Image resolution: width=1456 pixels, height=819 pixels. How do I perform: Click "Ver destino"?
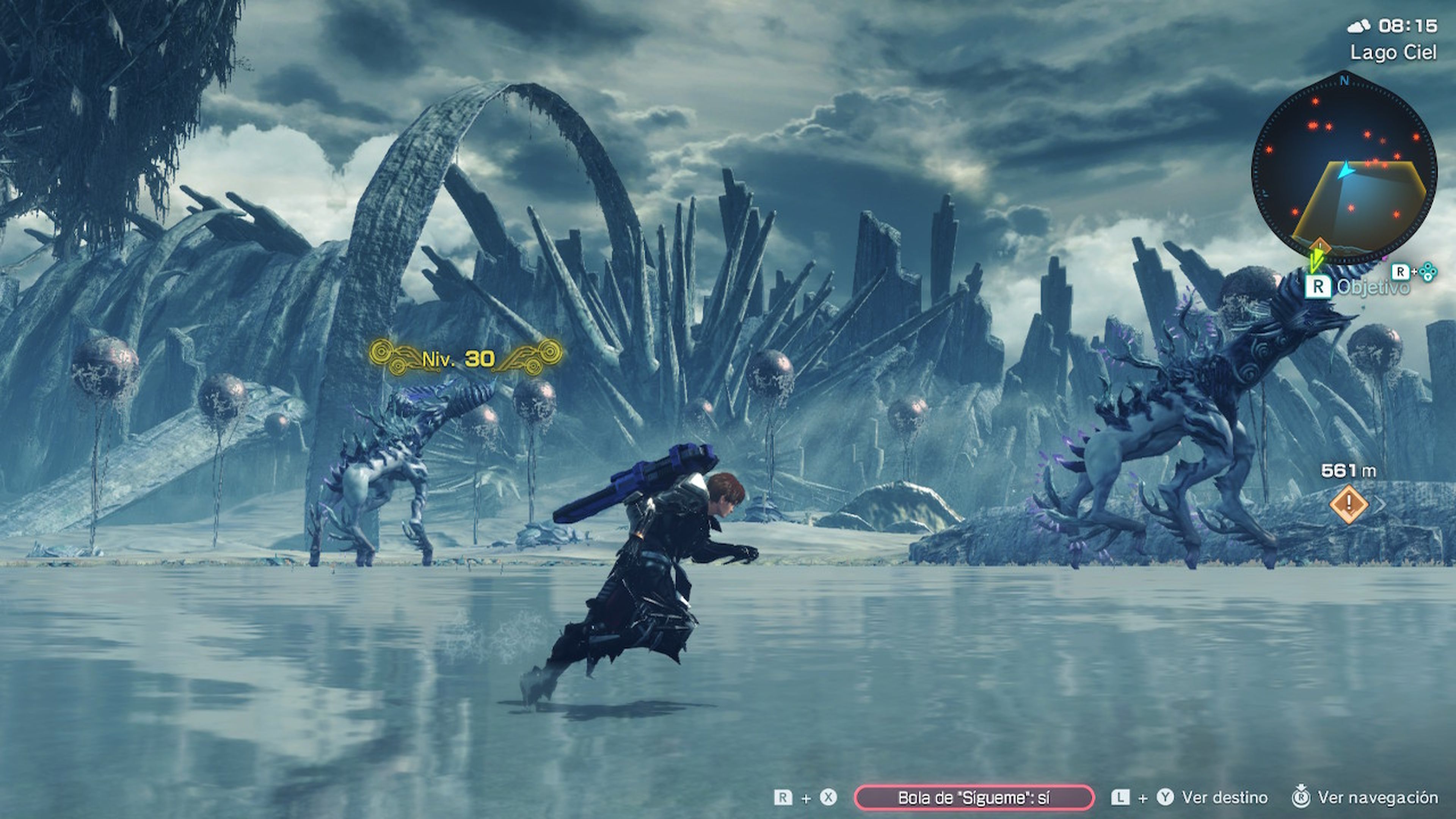coord(1224,797)
